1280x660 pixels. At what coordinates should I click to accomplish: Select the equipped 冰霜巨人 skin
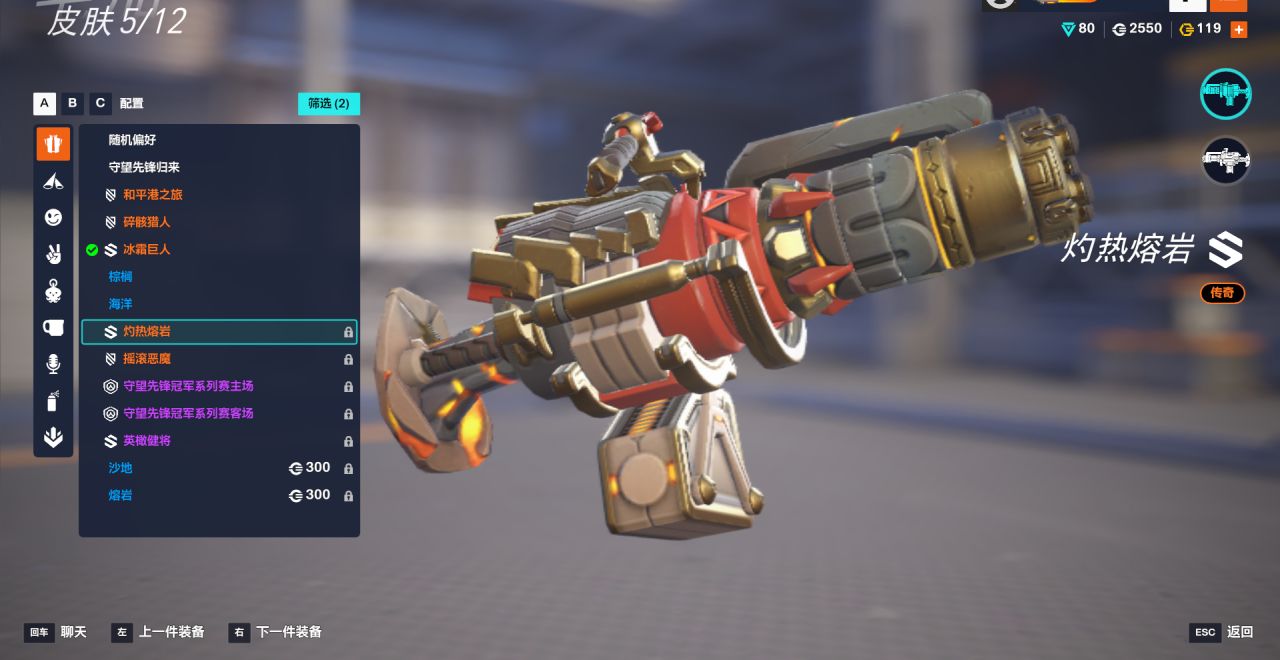(146, 249)
